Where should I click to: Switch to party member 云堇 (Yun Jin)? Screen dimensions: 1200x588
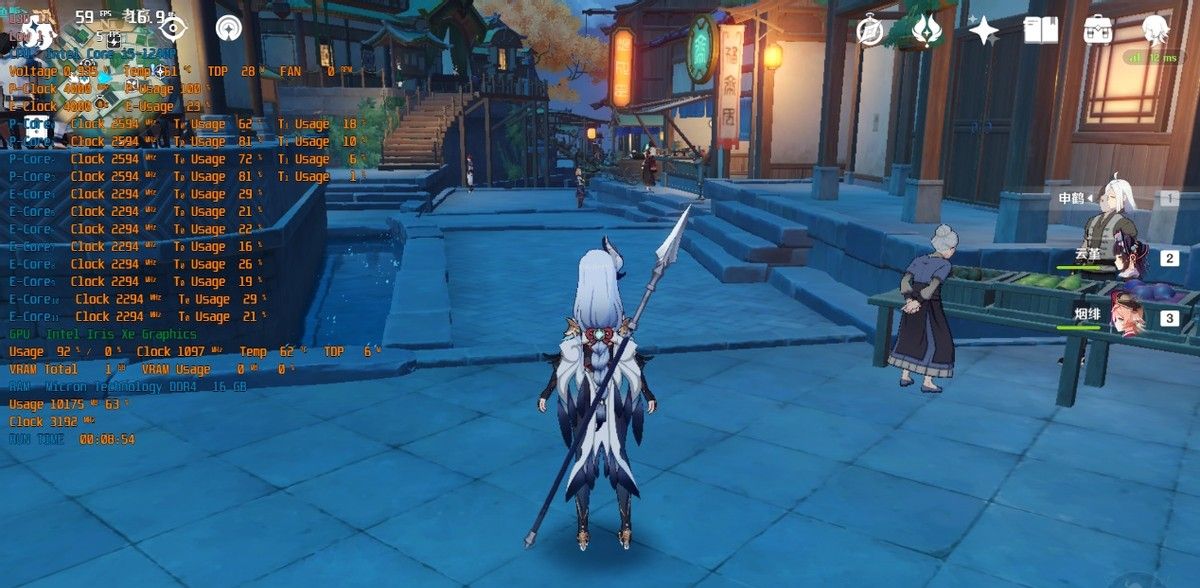point(1125,260)
